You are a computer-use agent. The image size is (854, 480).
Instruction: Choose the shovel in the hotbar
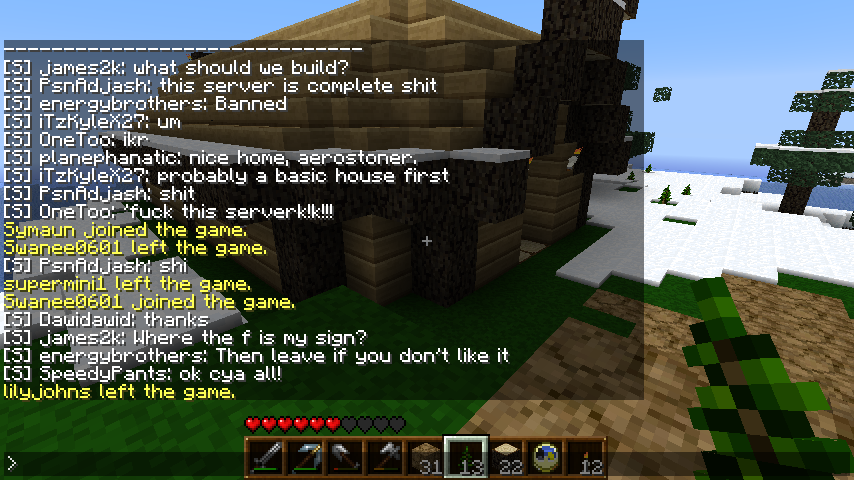pyautogui.click(x=346, y=458)
